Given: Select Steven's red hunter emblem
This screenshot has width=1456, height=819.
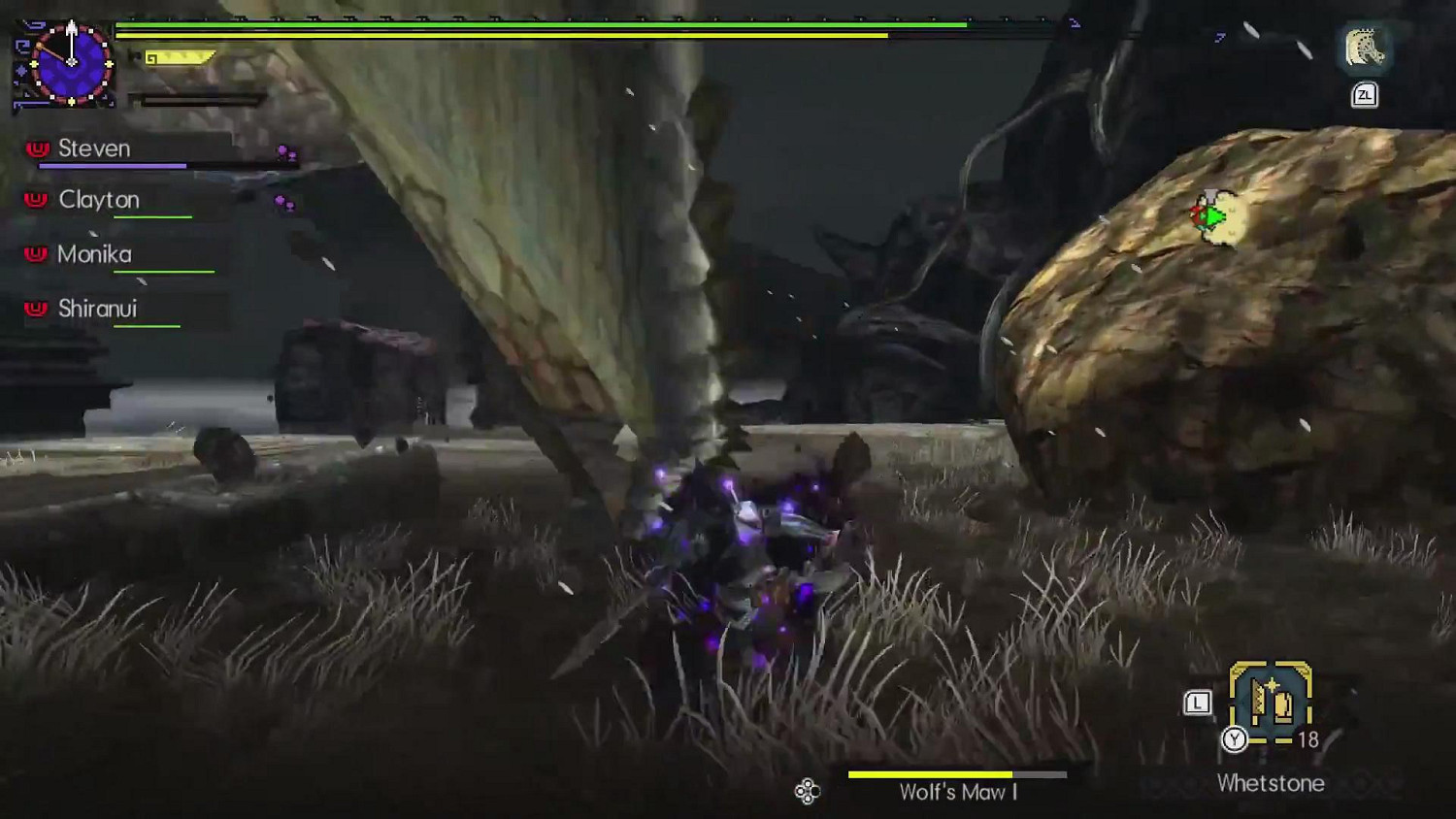Looking at the screenshot, I should (35, 147).
